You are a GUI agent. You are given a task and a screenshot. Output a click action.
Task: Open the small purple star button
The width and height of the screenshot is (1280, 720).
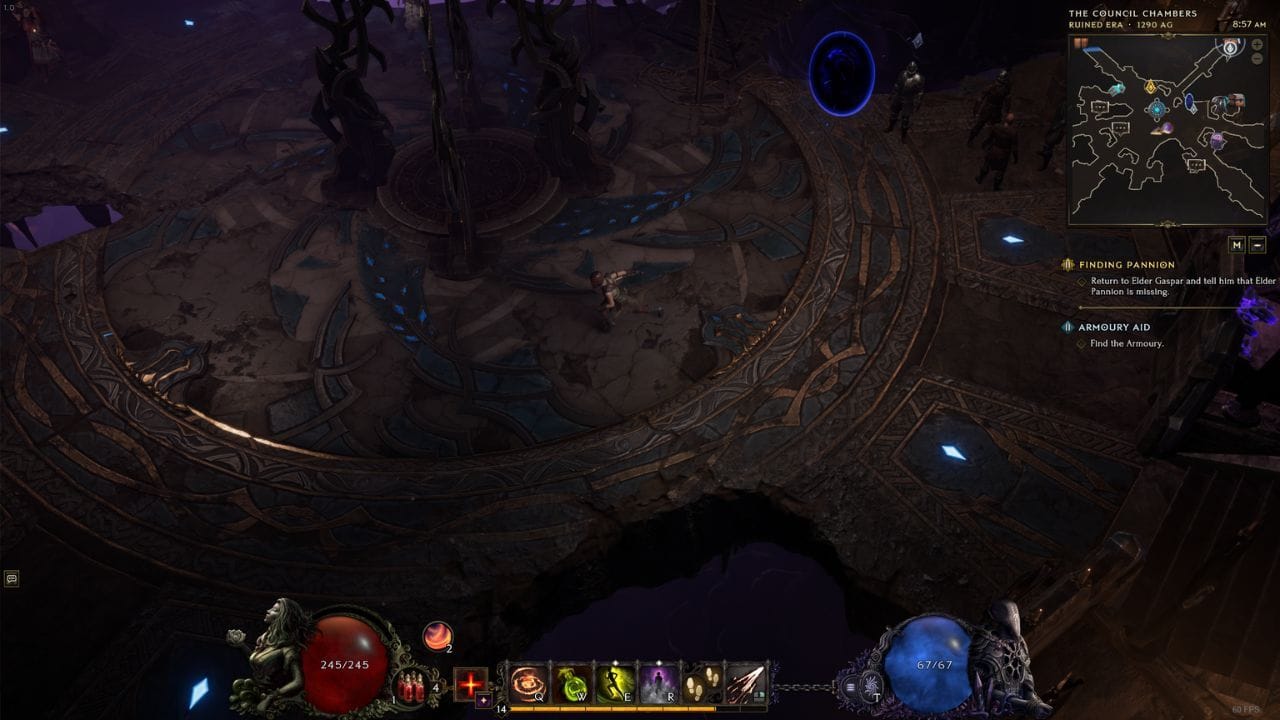point(484,700)
